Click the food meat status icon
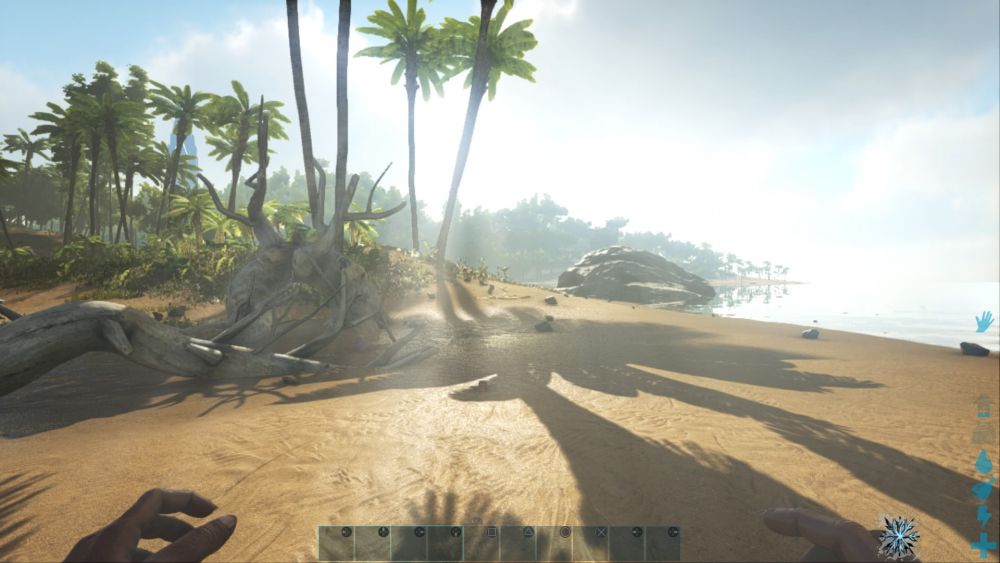1000x563 pixels. 984,490
